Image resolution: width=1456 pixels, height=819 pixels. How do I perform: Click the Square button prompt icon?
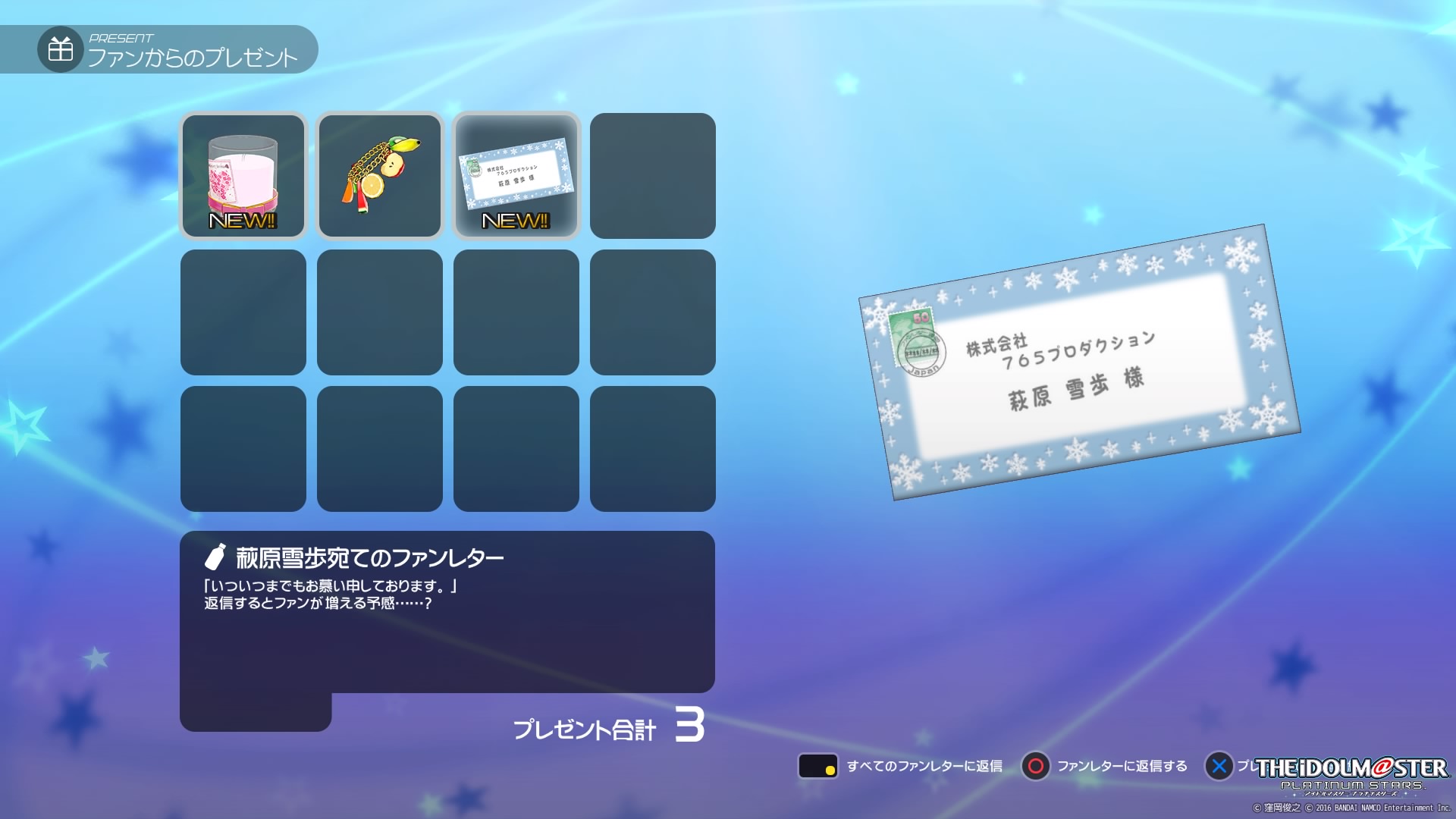(x=818, y=767)
